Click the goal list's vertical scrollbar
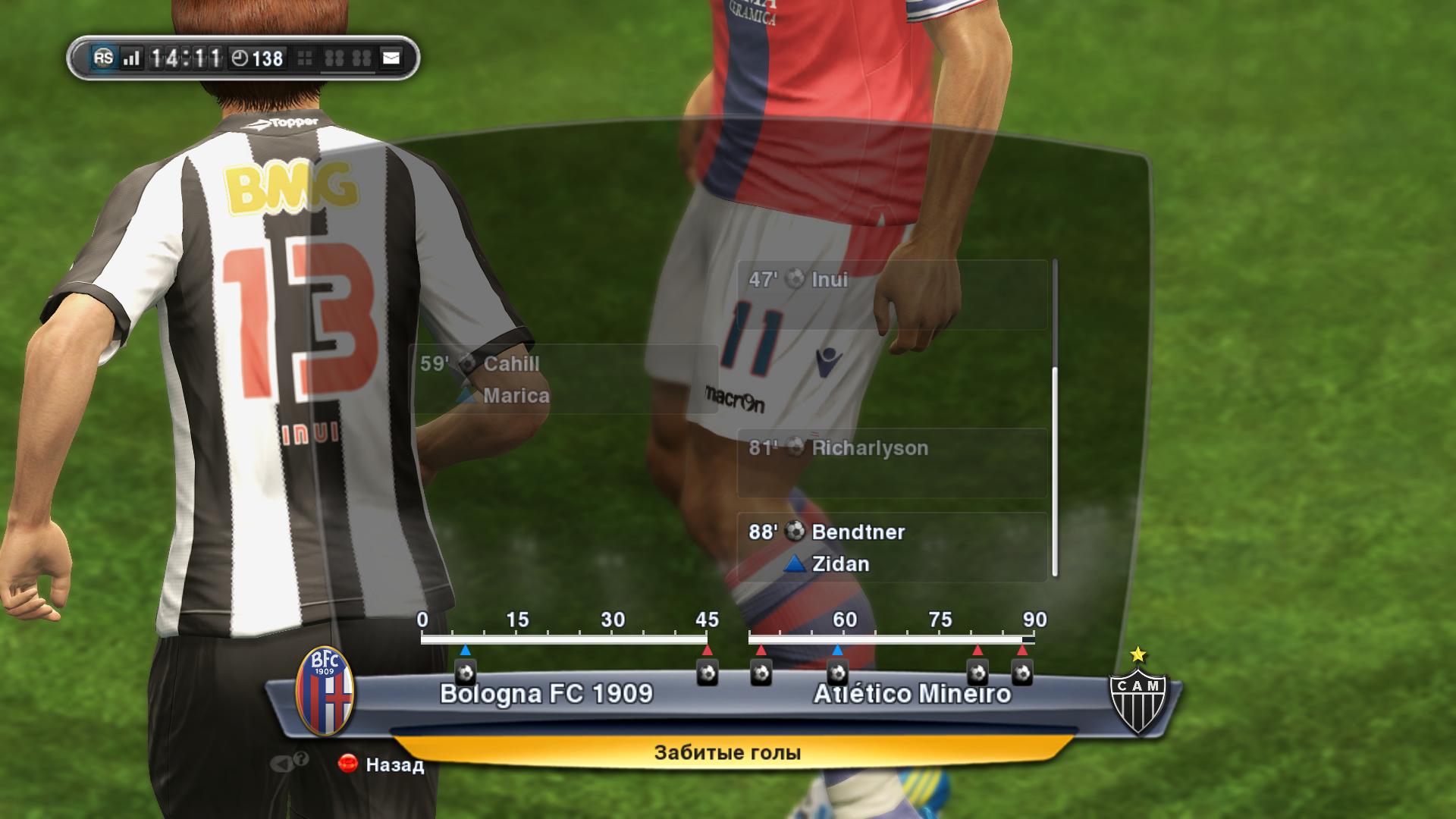This screenshot has width=1456, height=819. point(1055,470)
